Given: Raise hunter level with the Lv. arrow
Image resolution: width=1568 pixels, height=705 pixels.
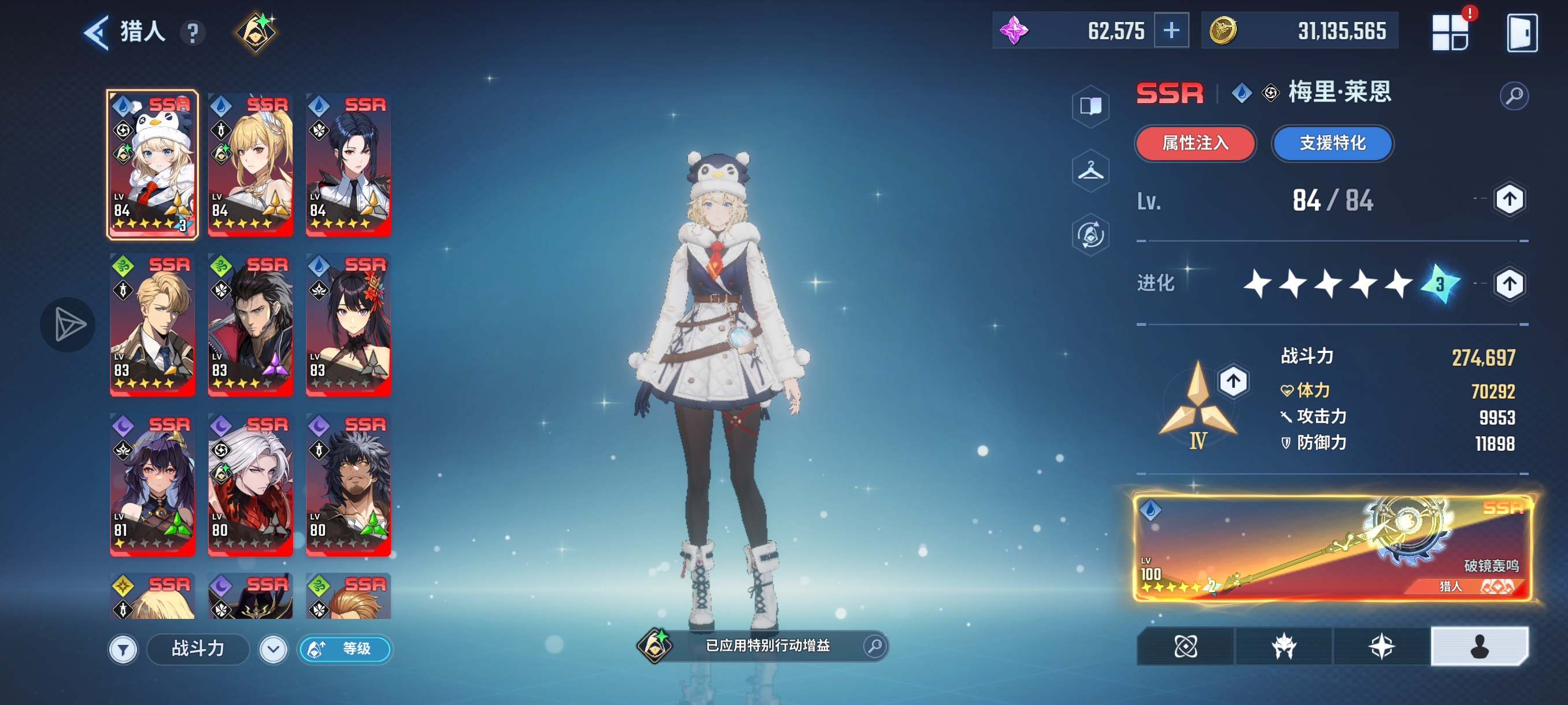Looking at the screenshot, I should [1509, 199].
